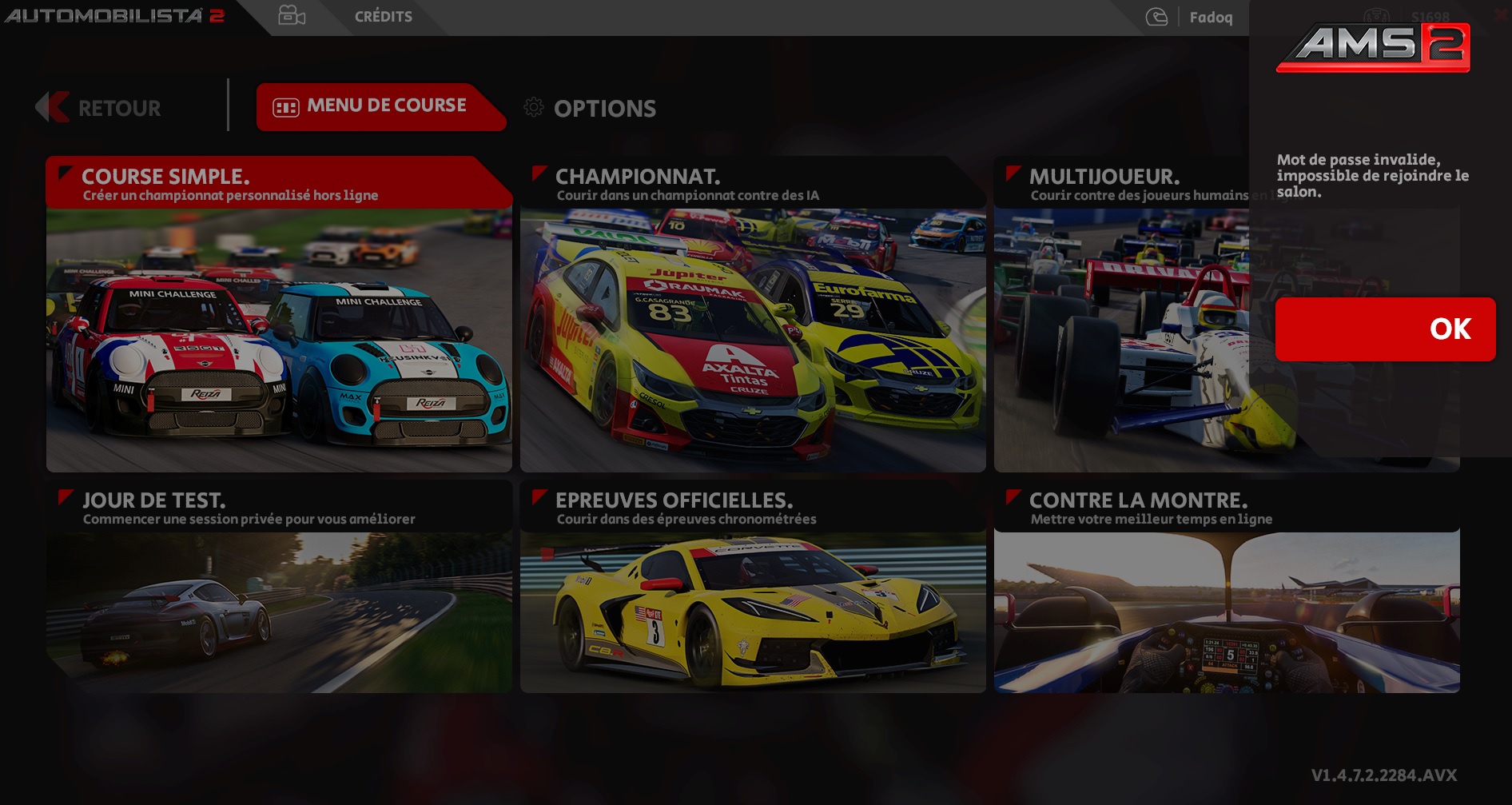Screen dimensions: 1512x805
Task: Confirm the invalid password dialog with OK
Action: (1385, 329)
